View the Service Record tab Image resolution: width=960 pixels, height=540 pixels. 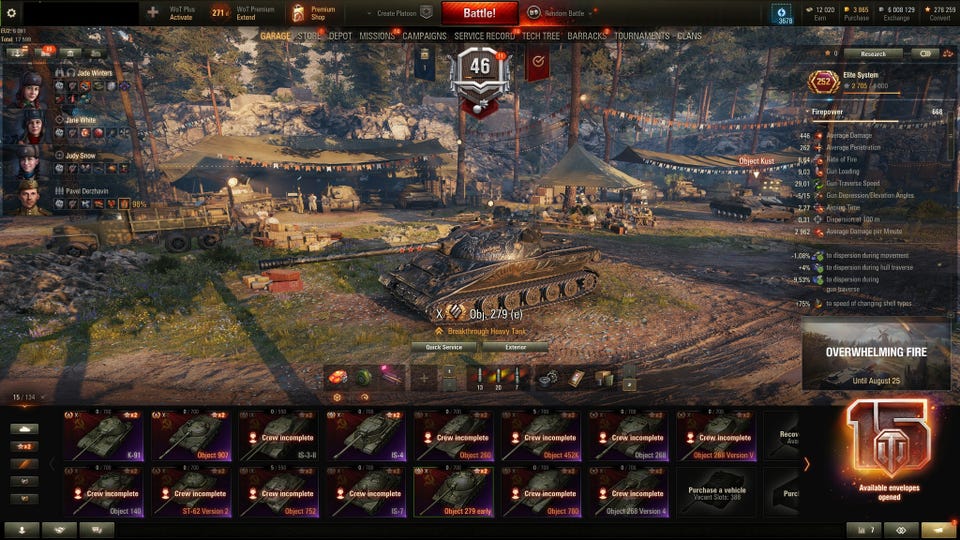coord(484,36)
